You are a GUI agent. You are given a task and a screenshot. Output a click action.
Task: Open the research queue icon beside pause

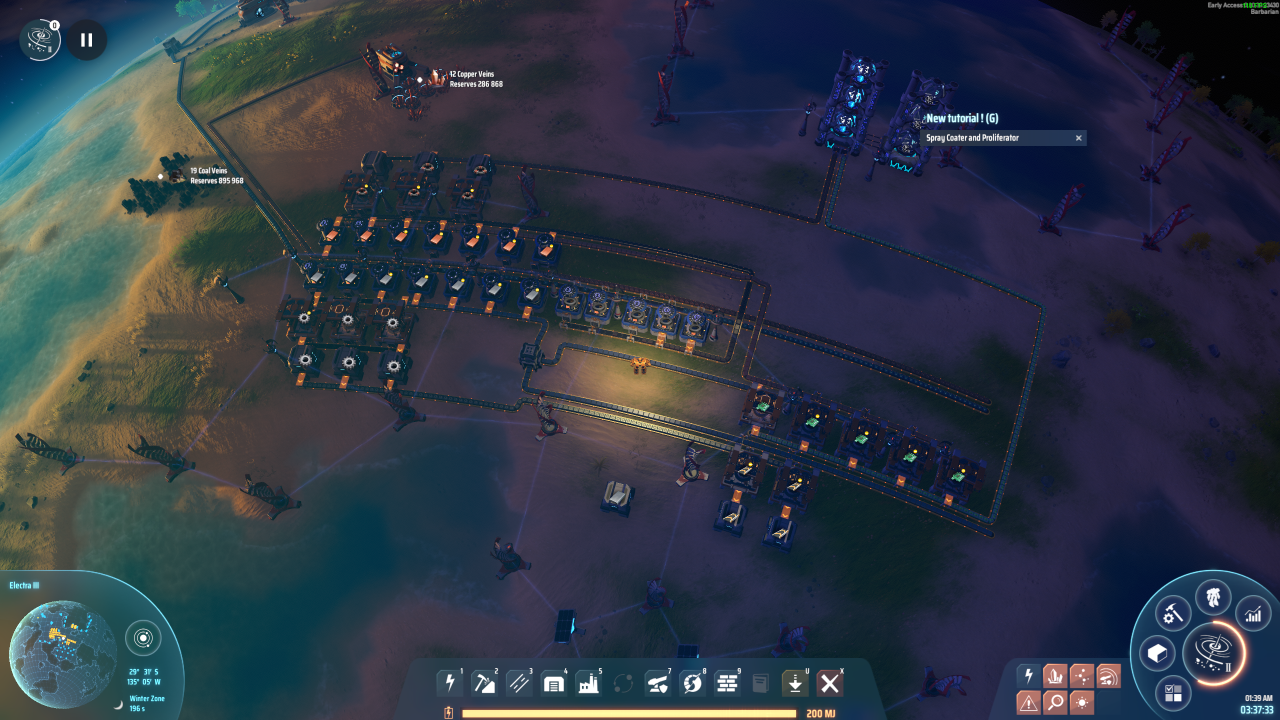(41, 40)
